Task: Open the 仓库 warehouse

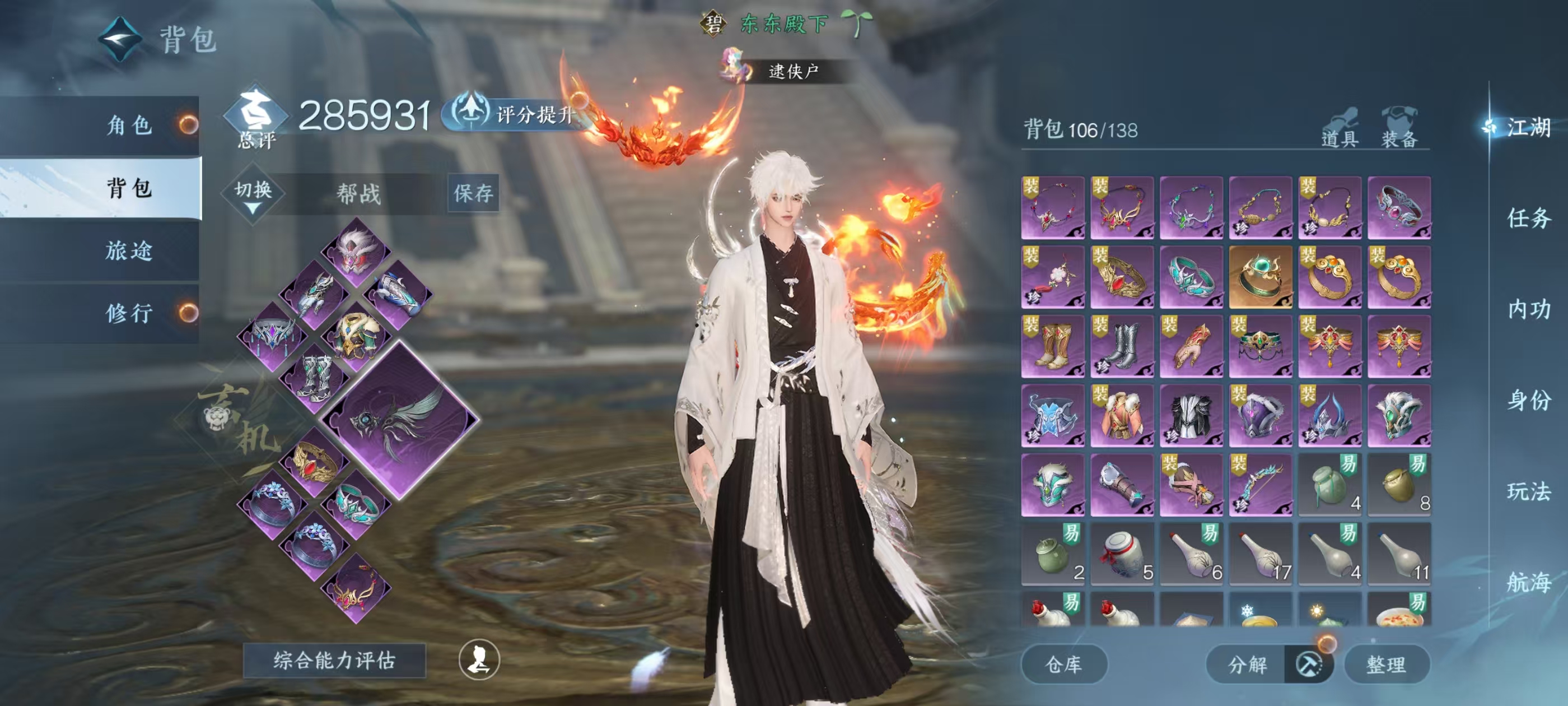Action: (x=1063, y=664)
